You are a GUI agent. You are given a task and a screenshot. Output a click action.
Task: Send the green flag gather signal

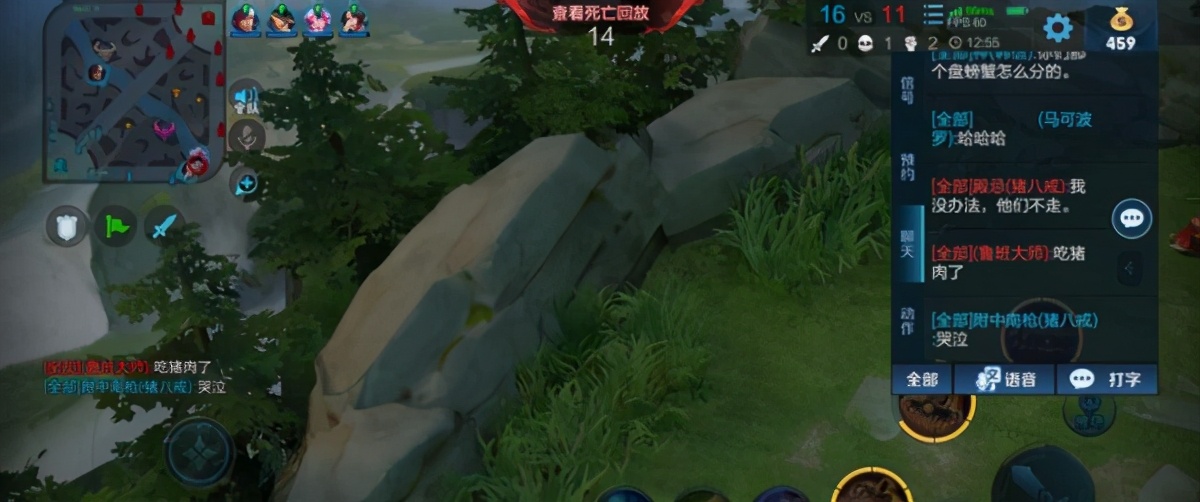pyautogui.click(x=115, y=228)
